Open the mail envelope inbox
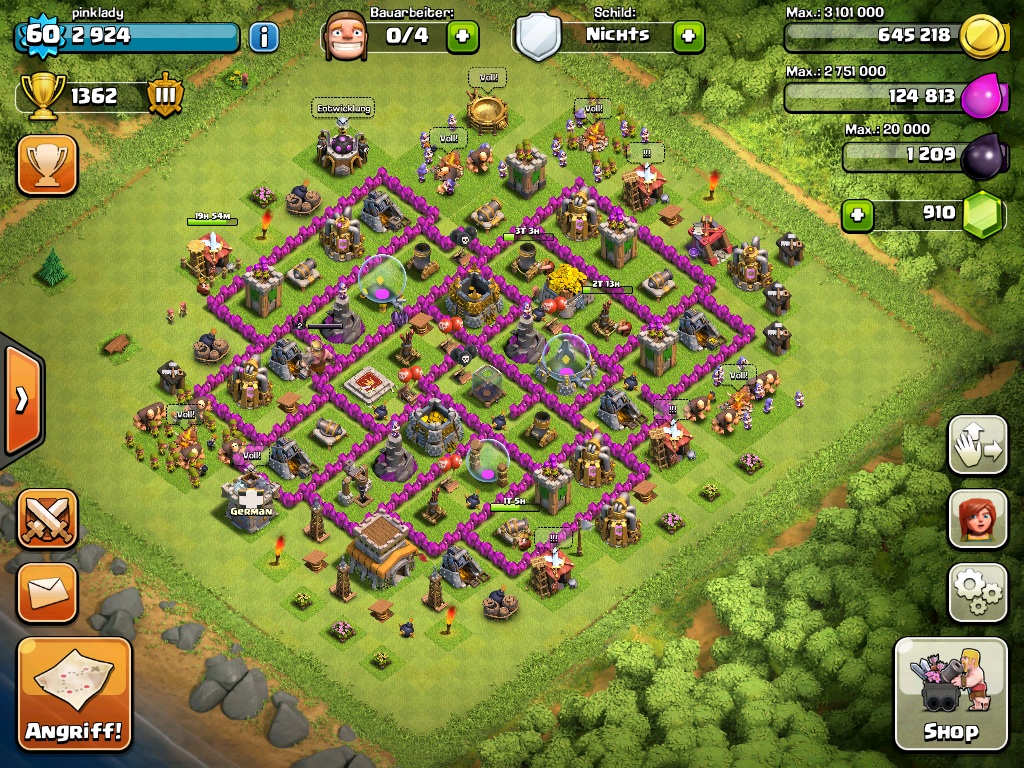Image resolution: width=1024 pixels, height=768 pixels. click(47, 593)
